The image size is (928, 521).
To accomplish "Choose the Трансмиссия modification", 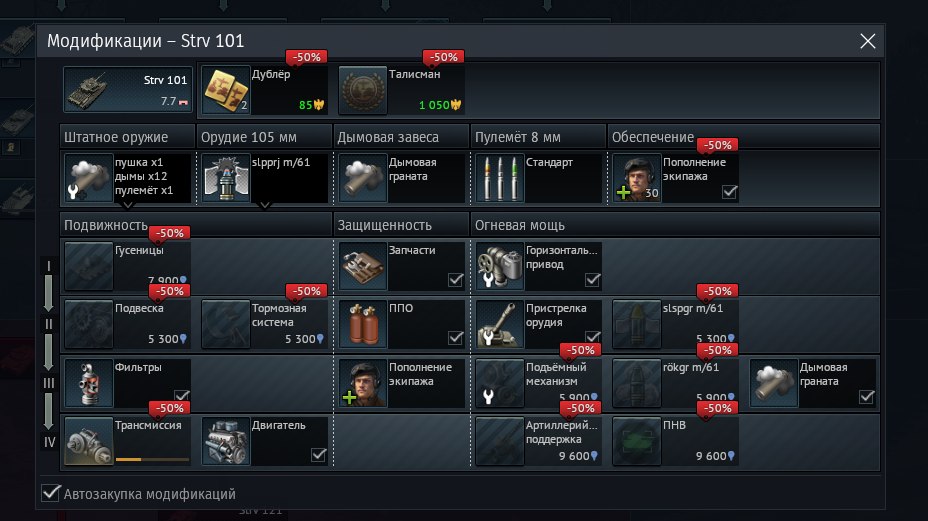I will tap(127, 440).
